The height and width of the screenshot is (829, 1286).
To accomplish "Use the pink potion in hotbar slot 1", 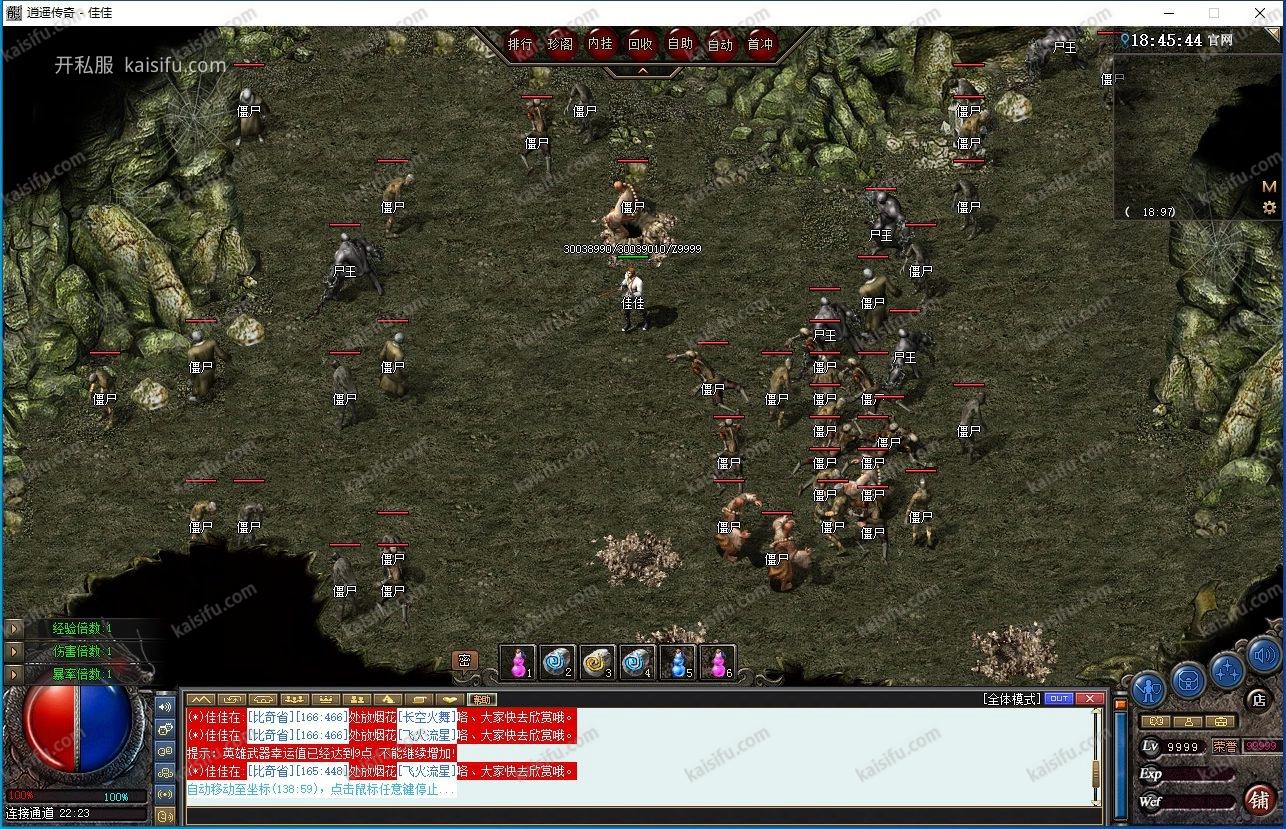I will coord(517,661).
